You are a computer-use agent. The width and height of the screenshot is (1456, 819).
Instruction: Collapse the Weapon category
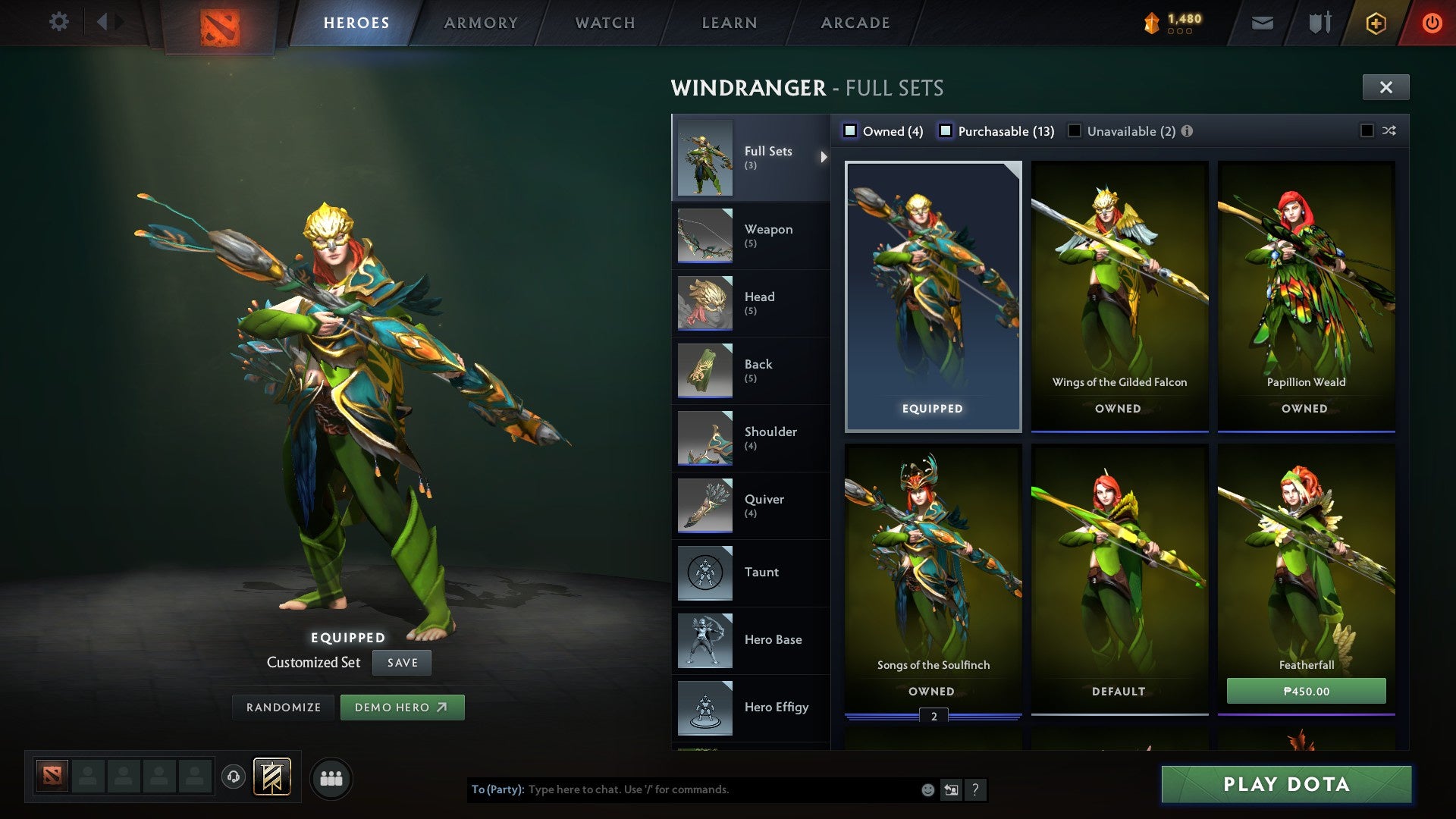pyautogui.click(x=768, y=235)
